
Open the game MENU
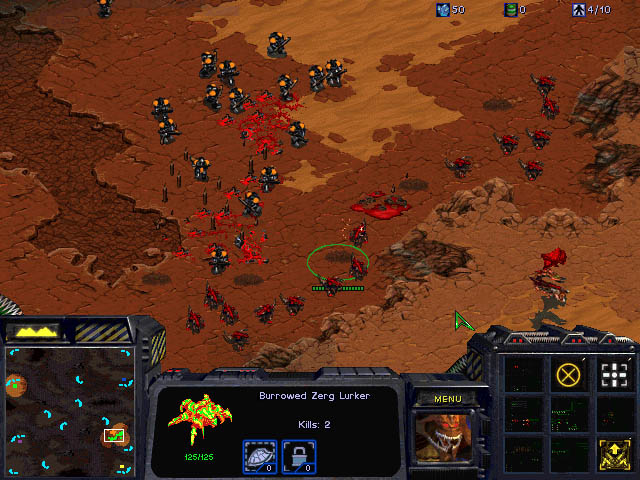tap(447, 399)
